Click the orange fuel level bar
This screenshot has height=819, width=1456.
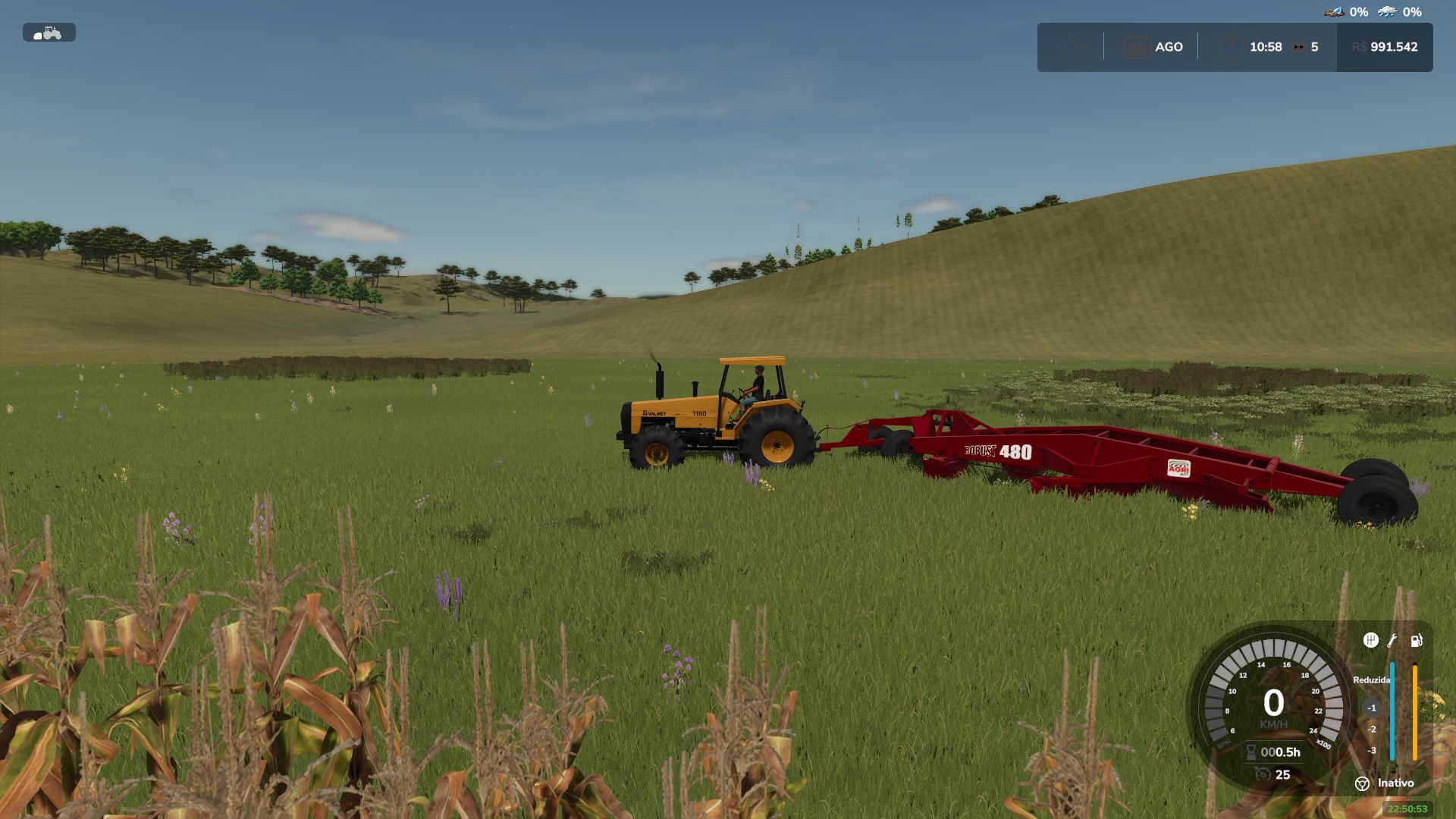[x=1414, y=713]
